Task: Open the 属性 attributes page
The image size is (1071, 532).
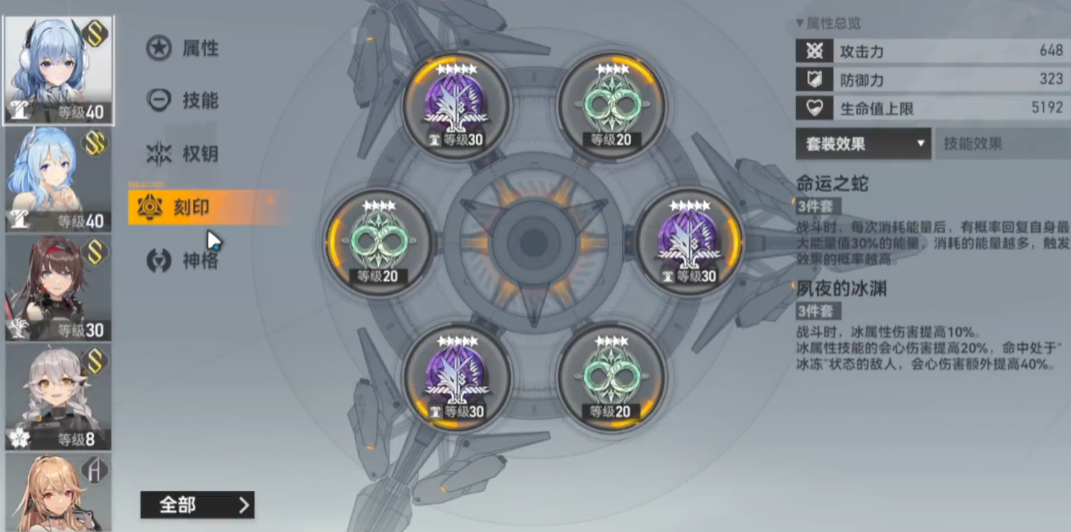Action: coord(183,48)
